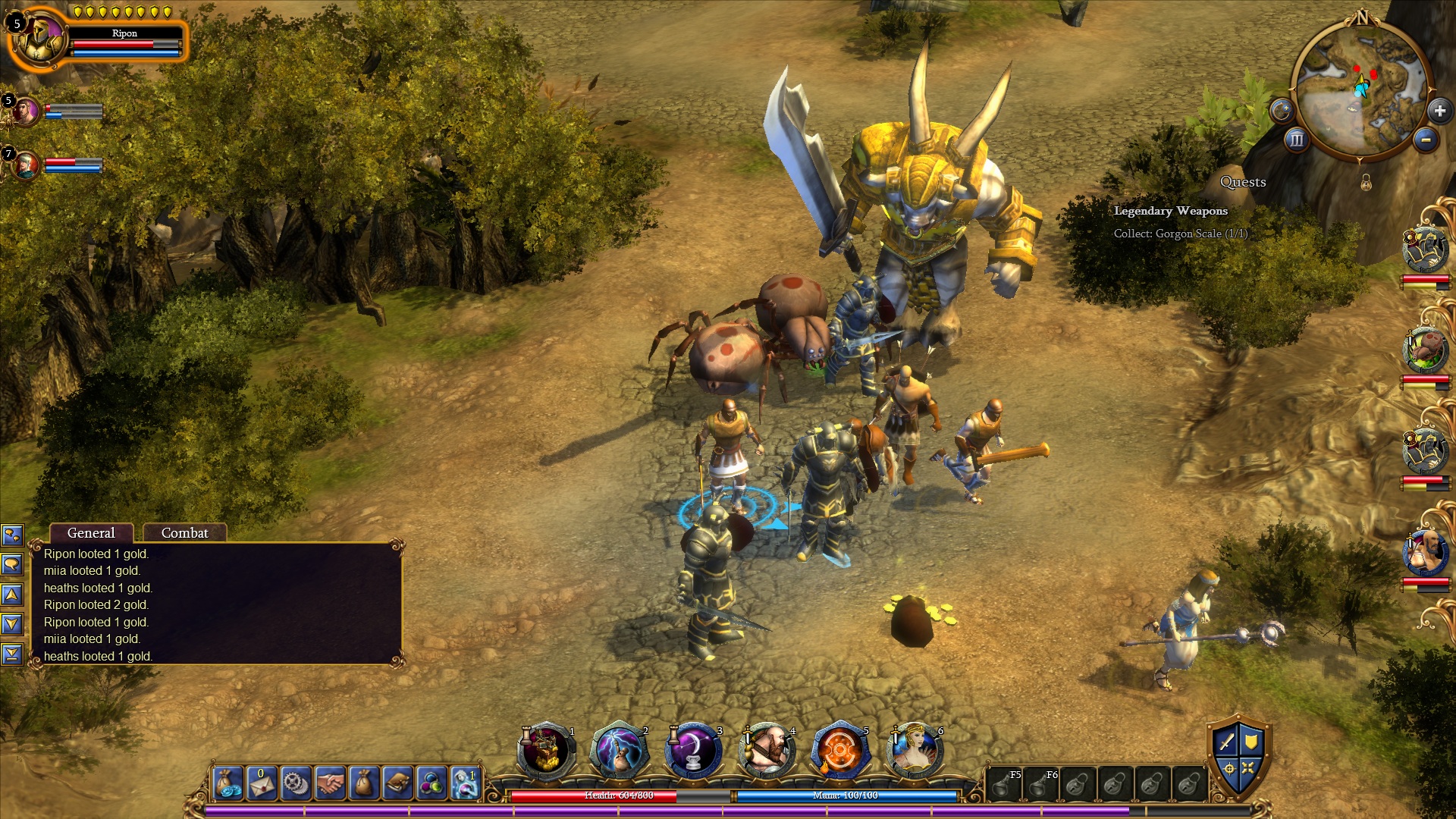Open the brown journal book

(x=397, y=783)
